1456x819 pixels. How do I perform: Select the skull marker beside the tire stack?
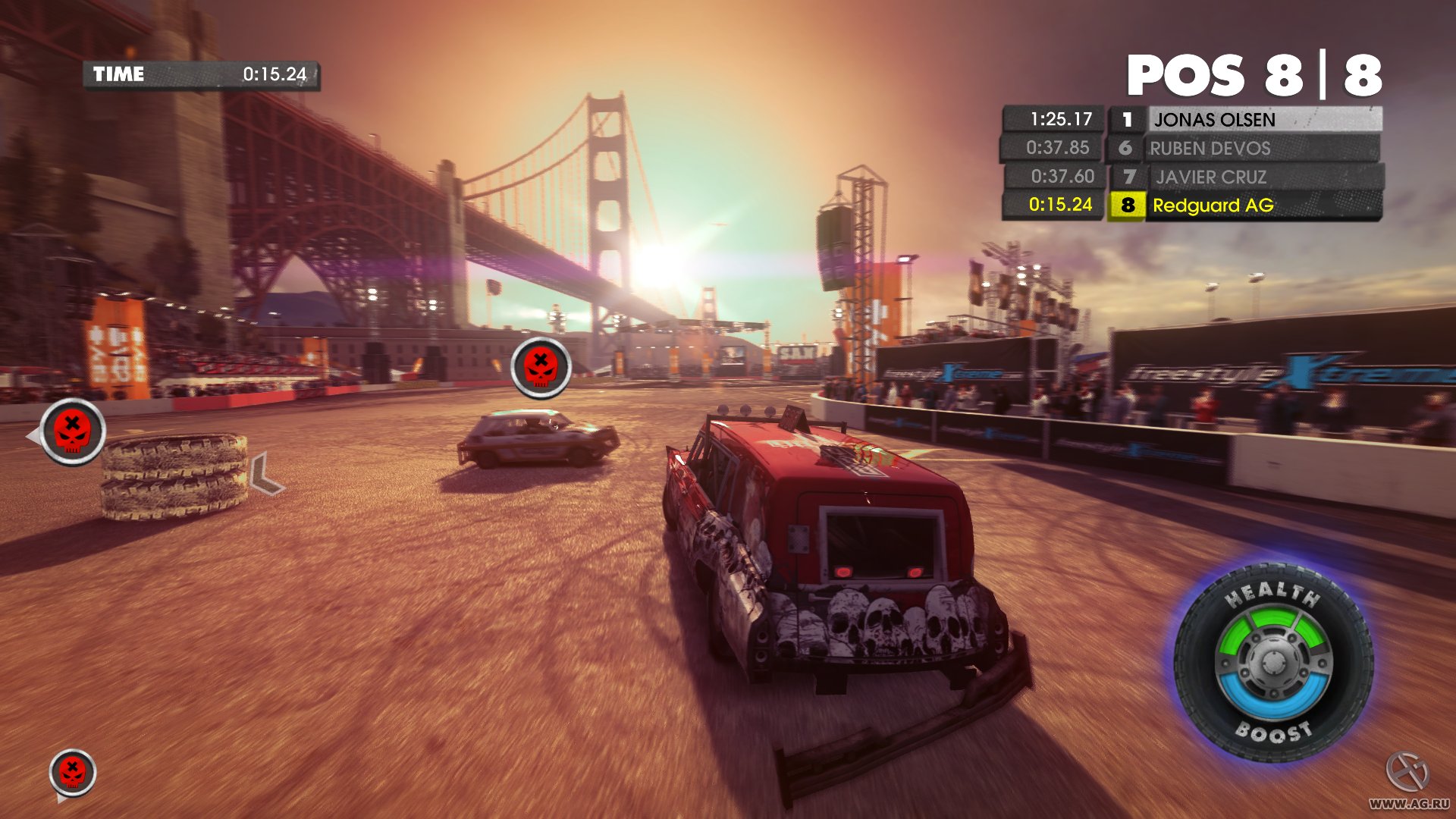coord(73,431)
